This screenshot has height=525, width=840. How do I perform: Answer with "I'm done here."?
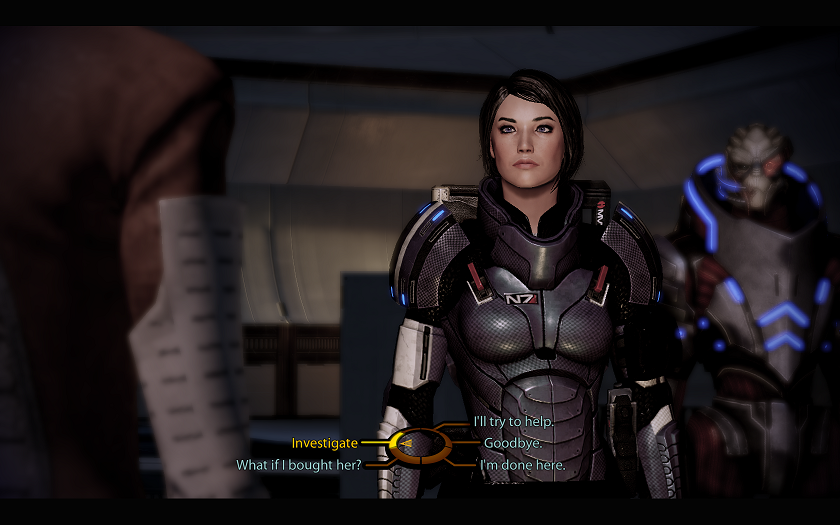tap(522, 465)
